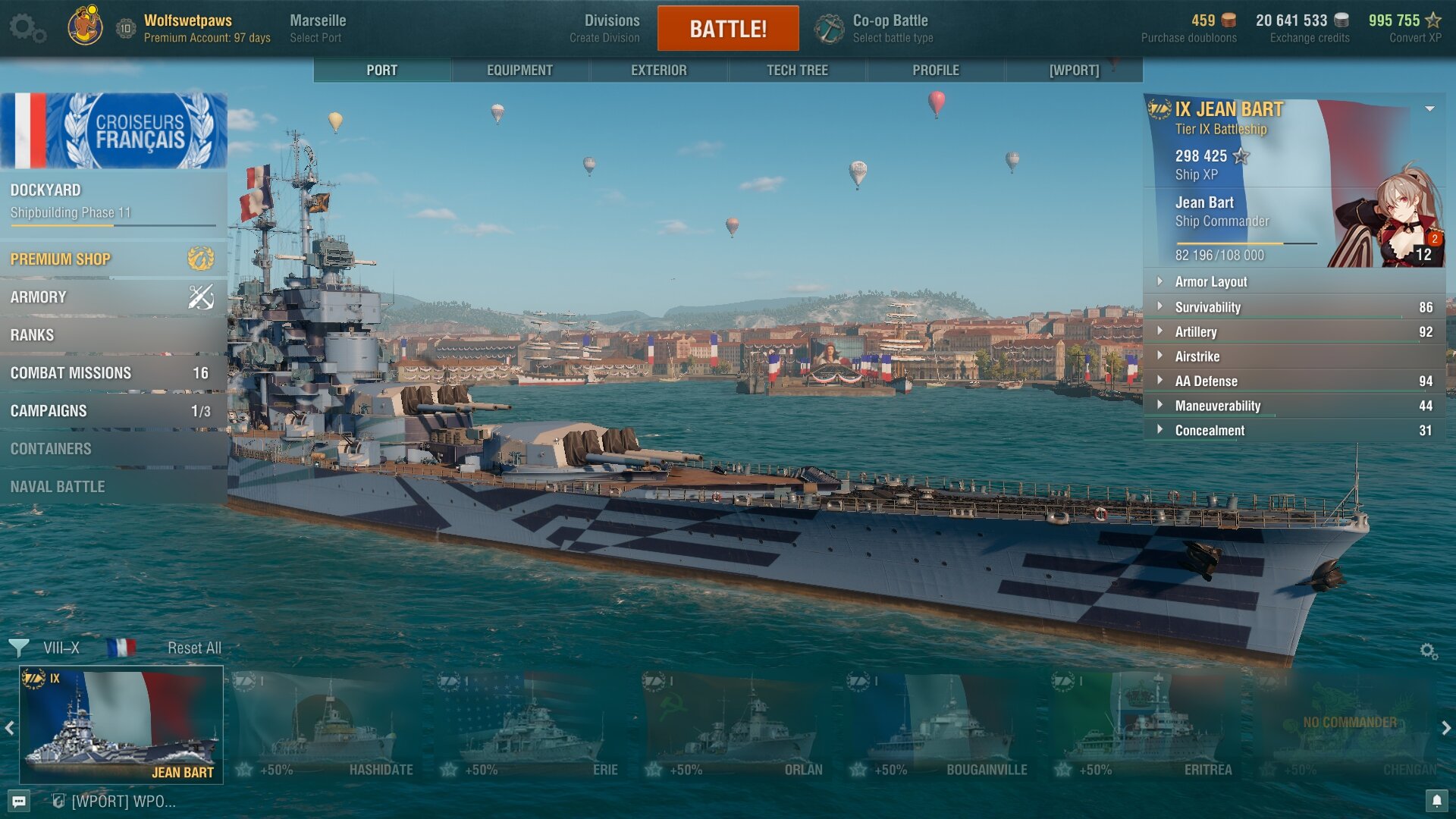Select the Hashidate ship in carousel
The width and height of the screenshot is (1456, 819).
pos(328,726)
